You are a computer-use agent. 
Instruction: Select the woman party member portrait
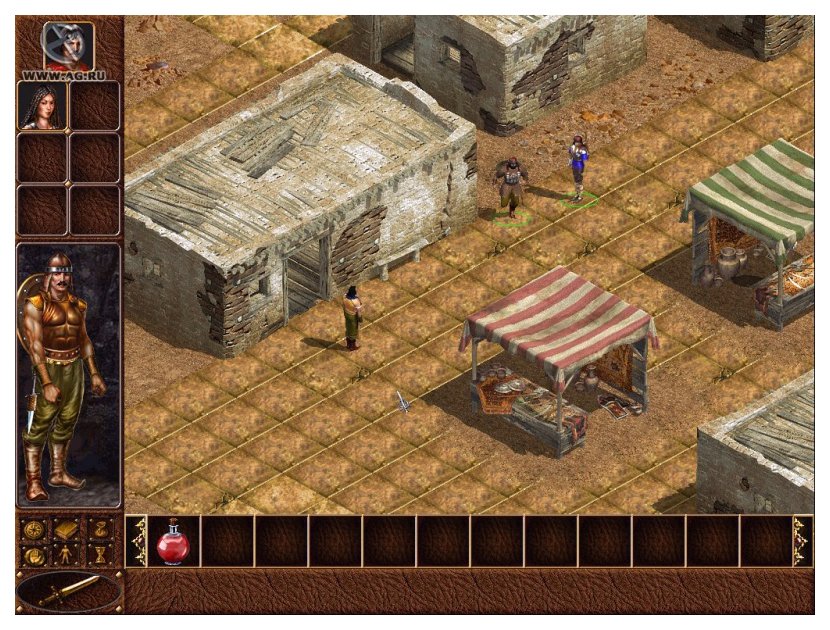point(42,106)
